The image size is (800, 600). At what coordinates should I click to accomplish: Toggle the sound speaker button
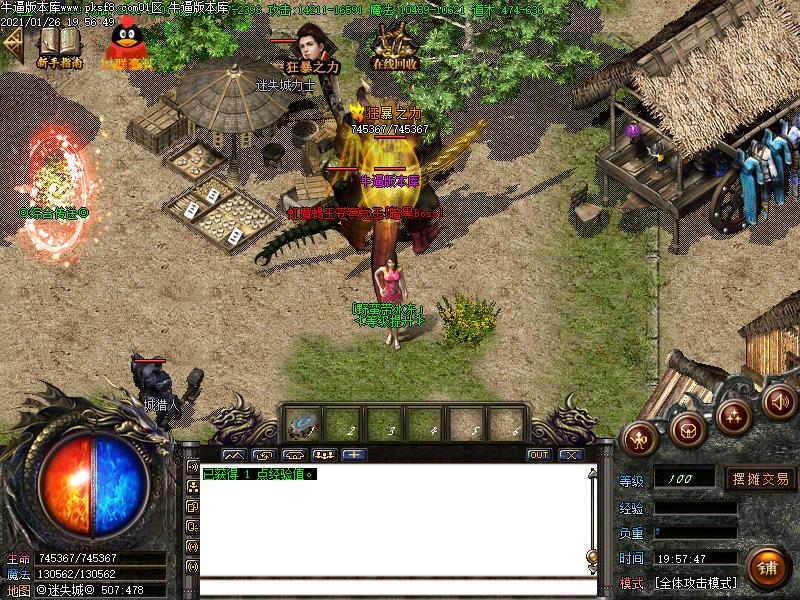click(x=778, y=401)
